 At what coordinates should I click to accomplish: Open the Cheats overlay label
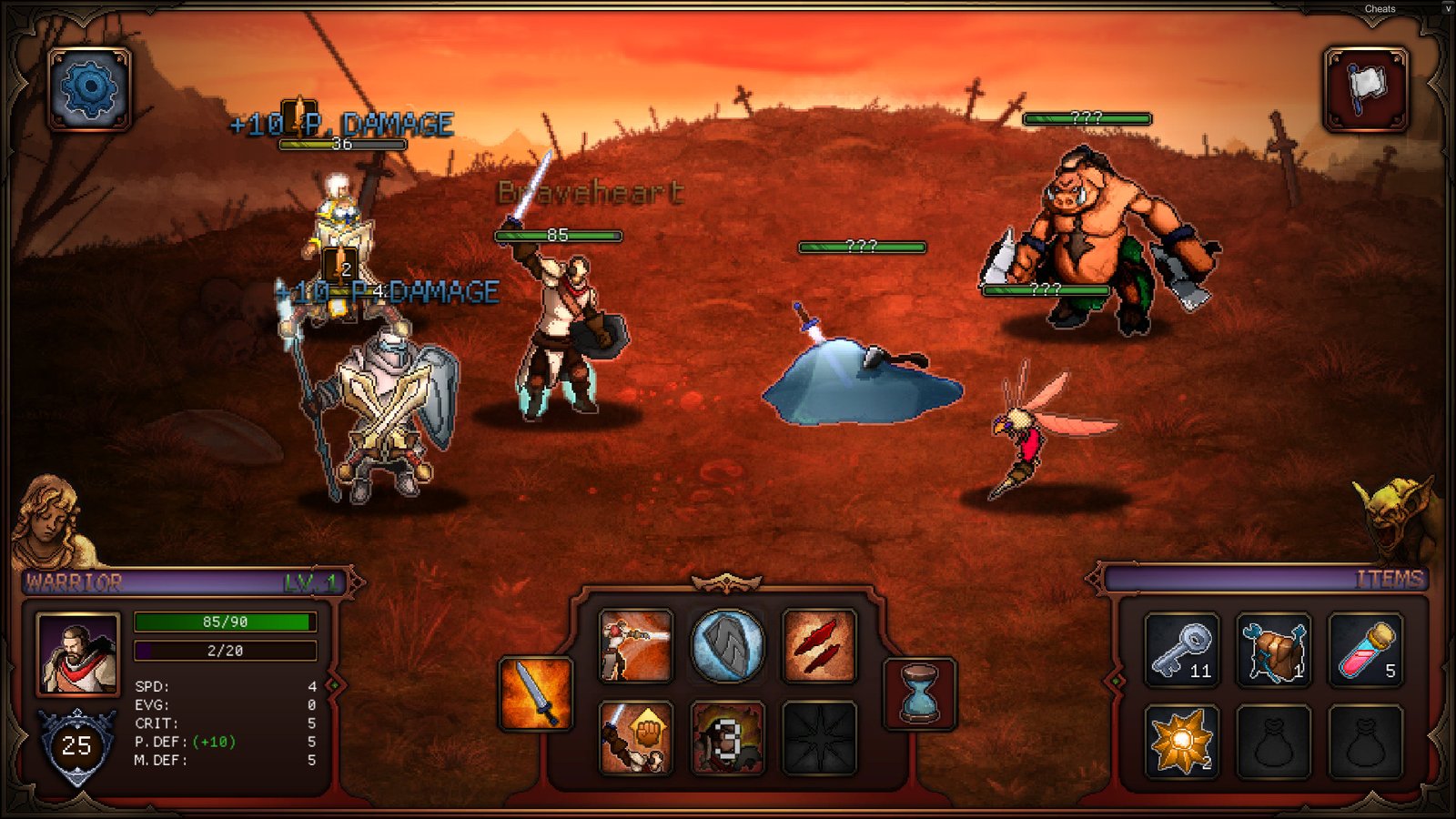(x=1380, y=9)
